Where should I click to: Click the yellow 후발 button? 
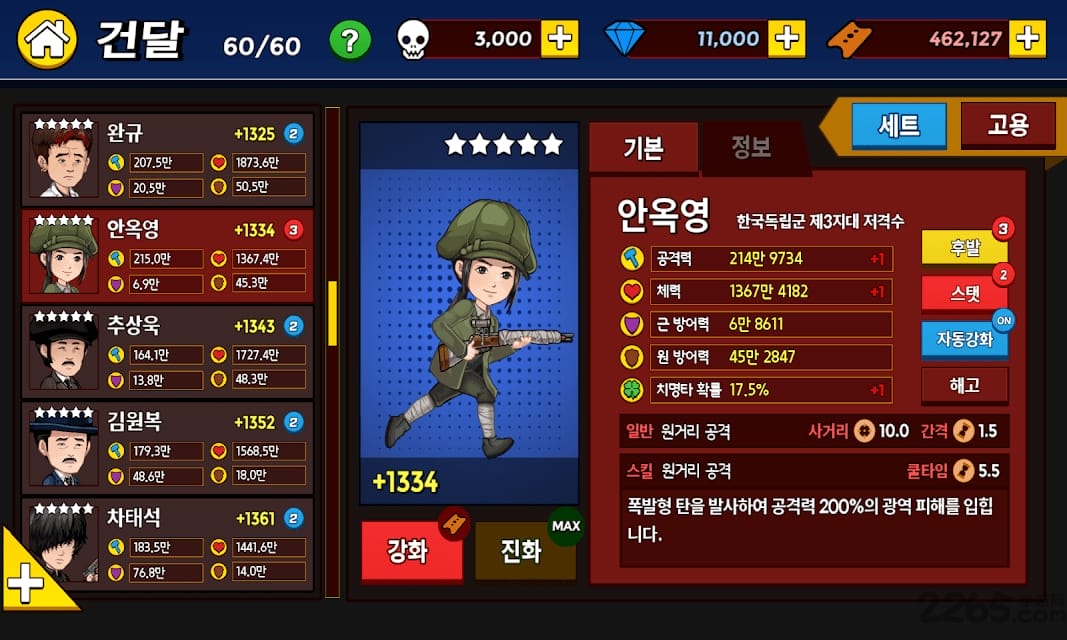(964, 249)
